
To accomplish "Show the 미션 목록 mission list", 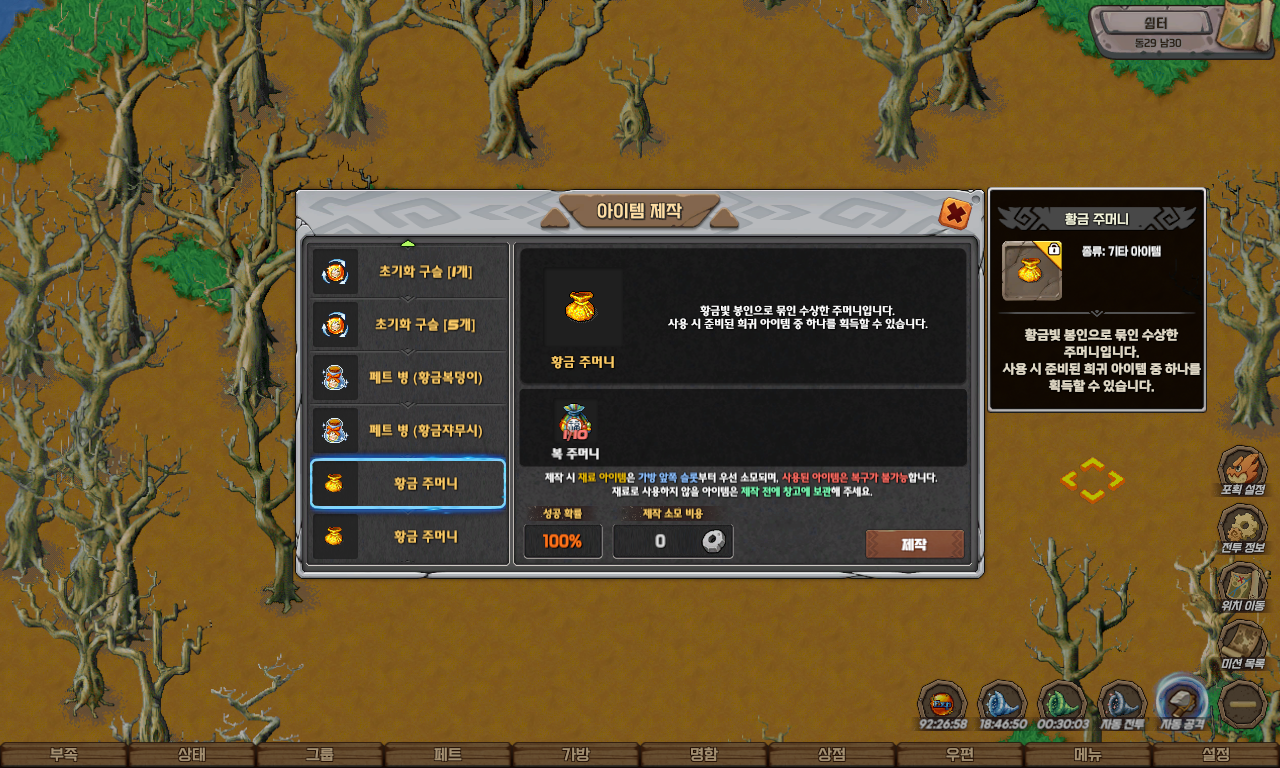I will coord(1243,642).
